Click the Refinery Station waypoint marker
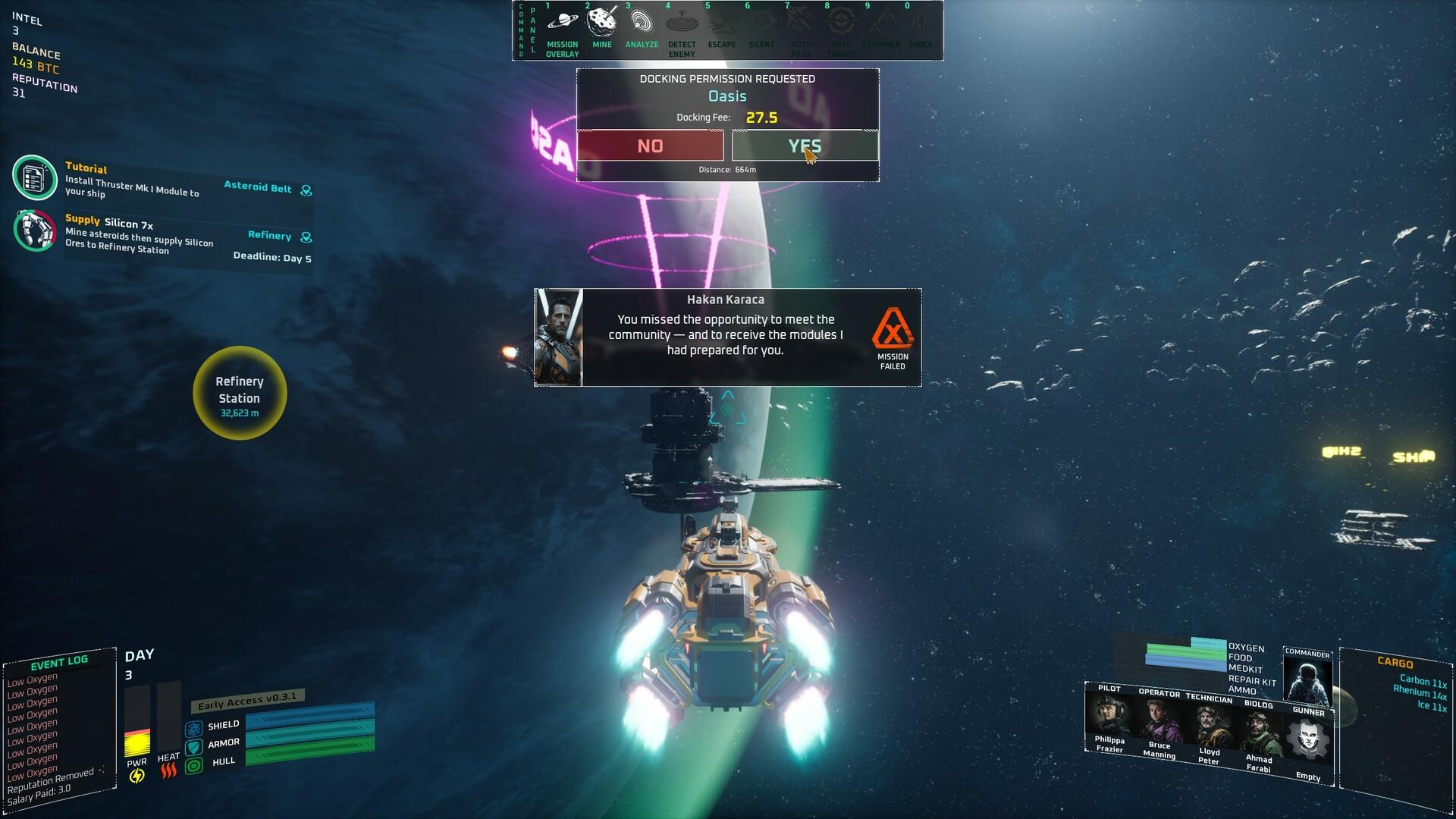 240,393
